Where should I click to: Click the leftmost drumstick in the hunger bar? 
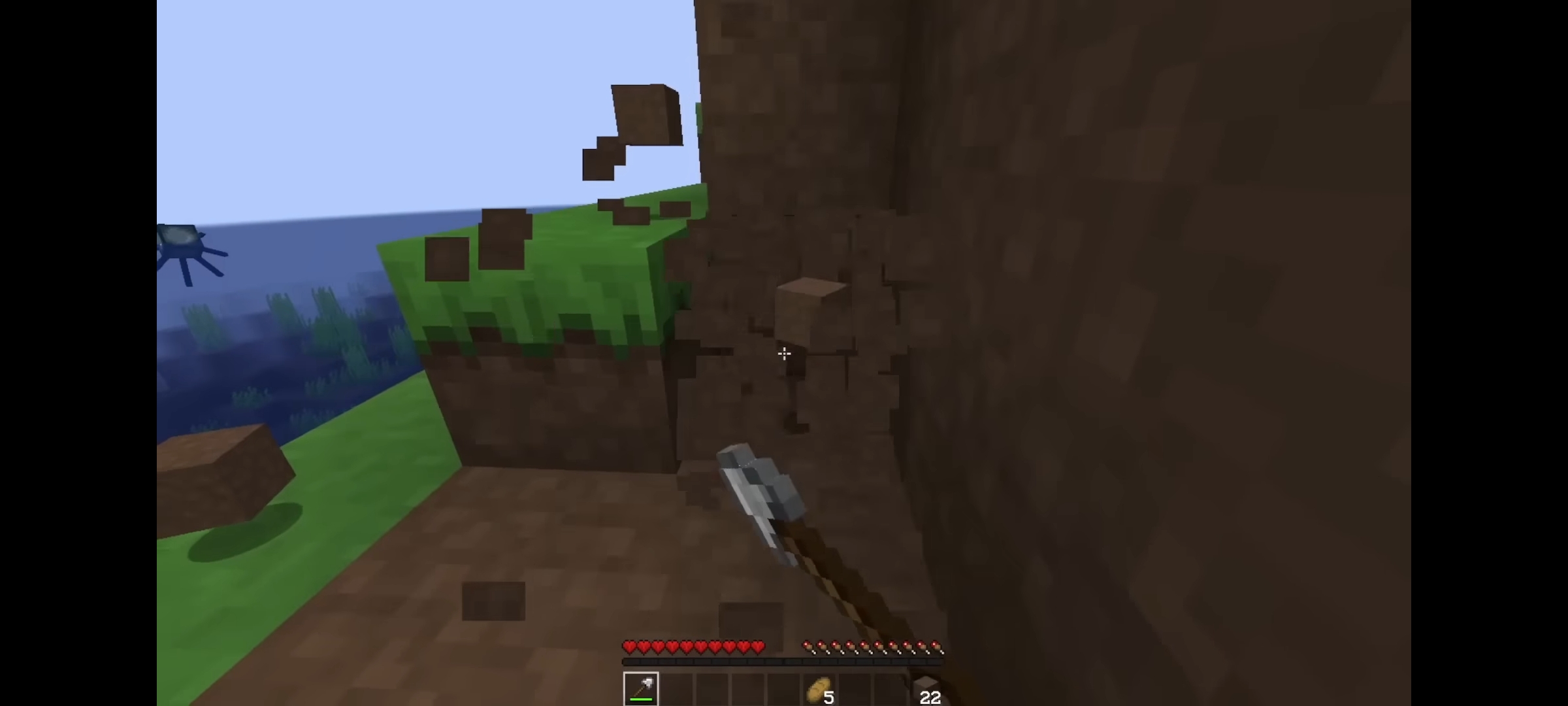[x=809, y=647]
